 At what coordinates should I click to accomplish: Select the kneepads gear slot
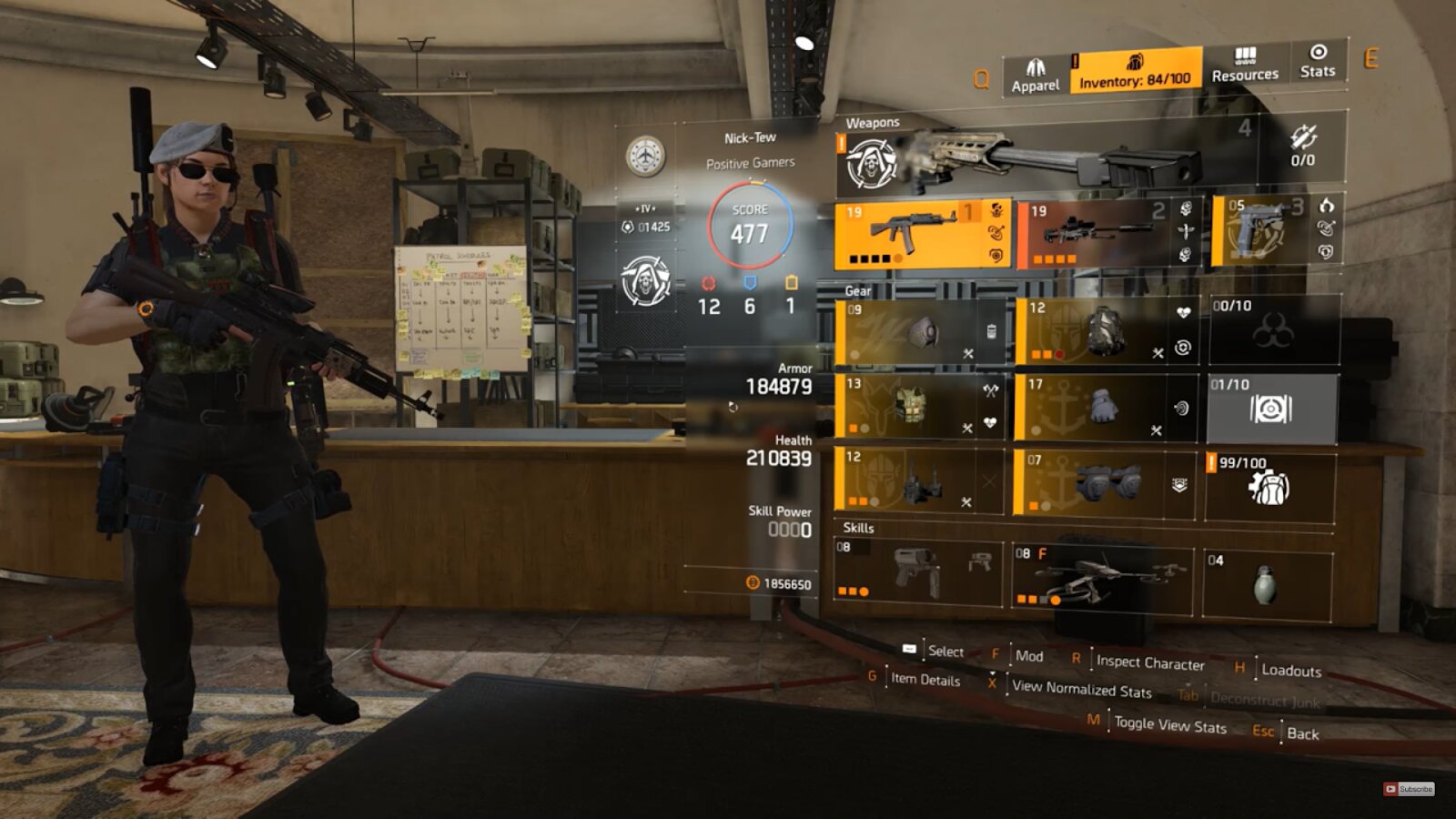[1101, 482]
